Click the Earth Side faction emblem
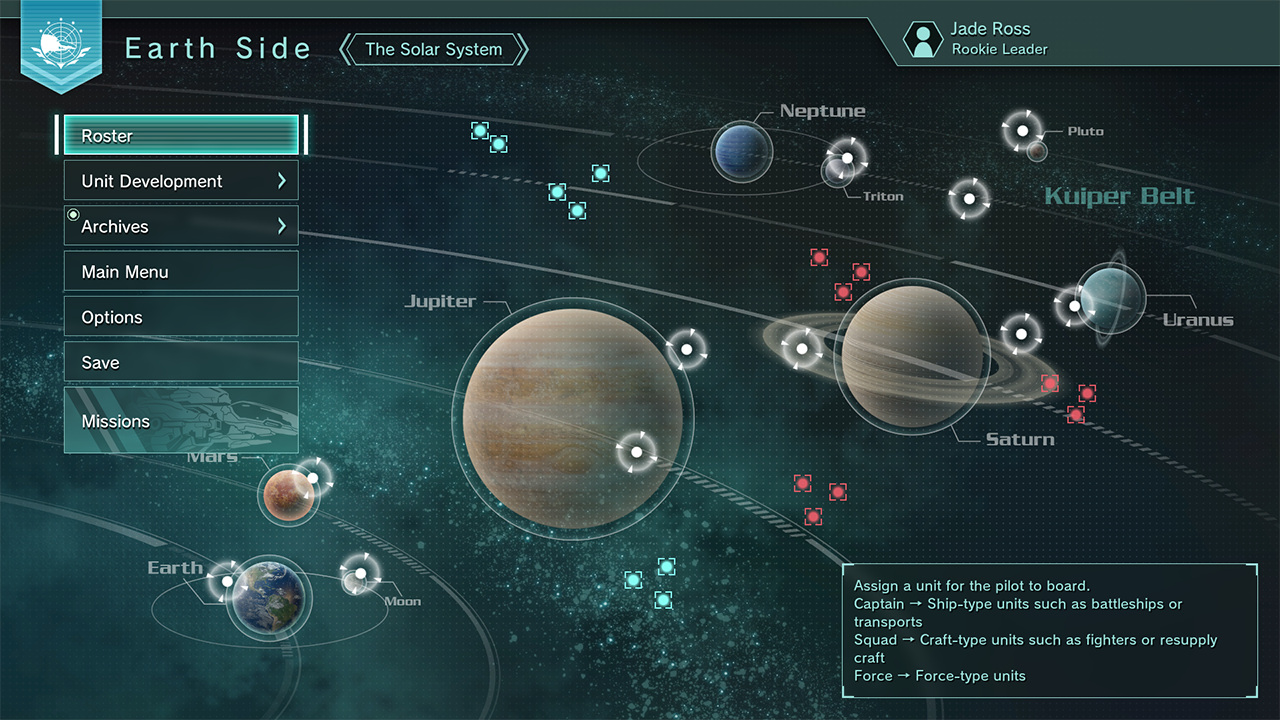 tap(60, 43)
